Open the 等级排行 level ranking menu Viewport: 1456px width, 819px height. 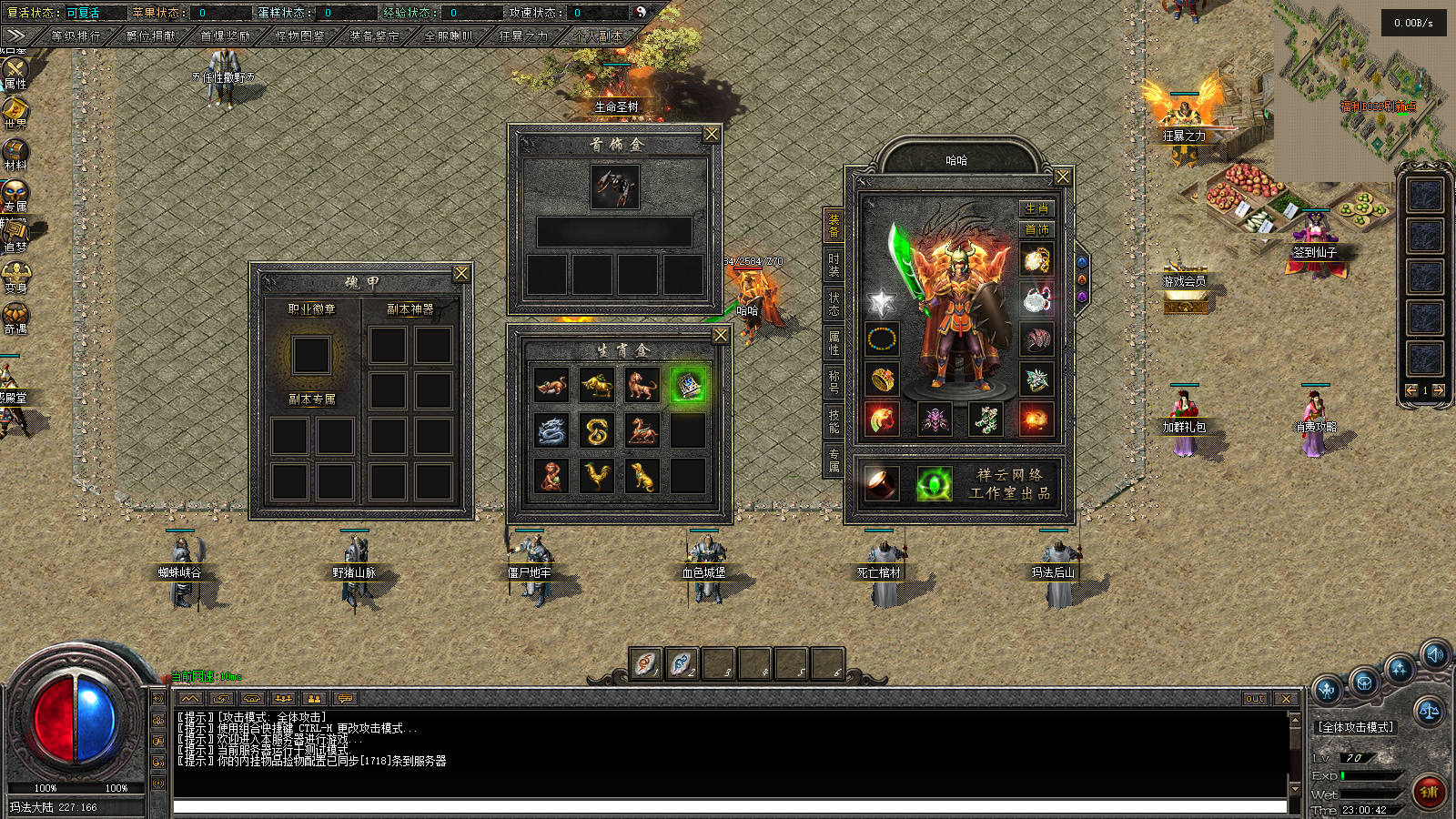[x=76, y=36]
